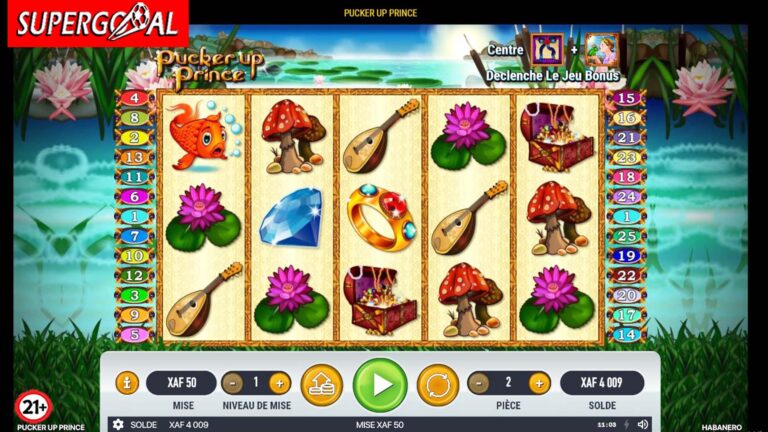
Task: Open the paytable info button
Action: (127, 382)
